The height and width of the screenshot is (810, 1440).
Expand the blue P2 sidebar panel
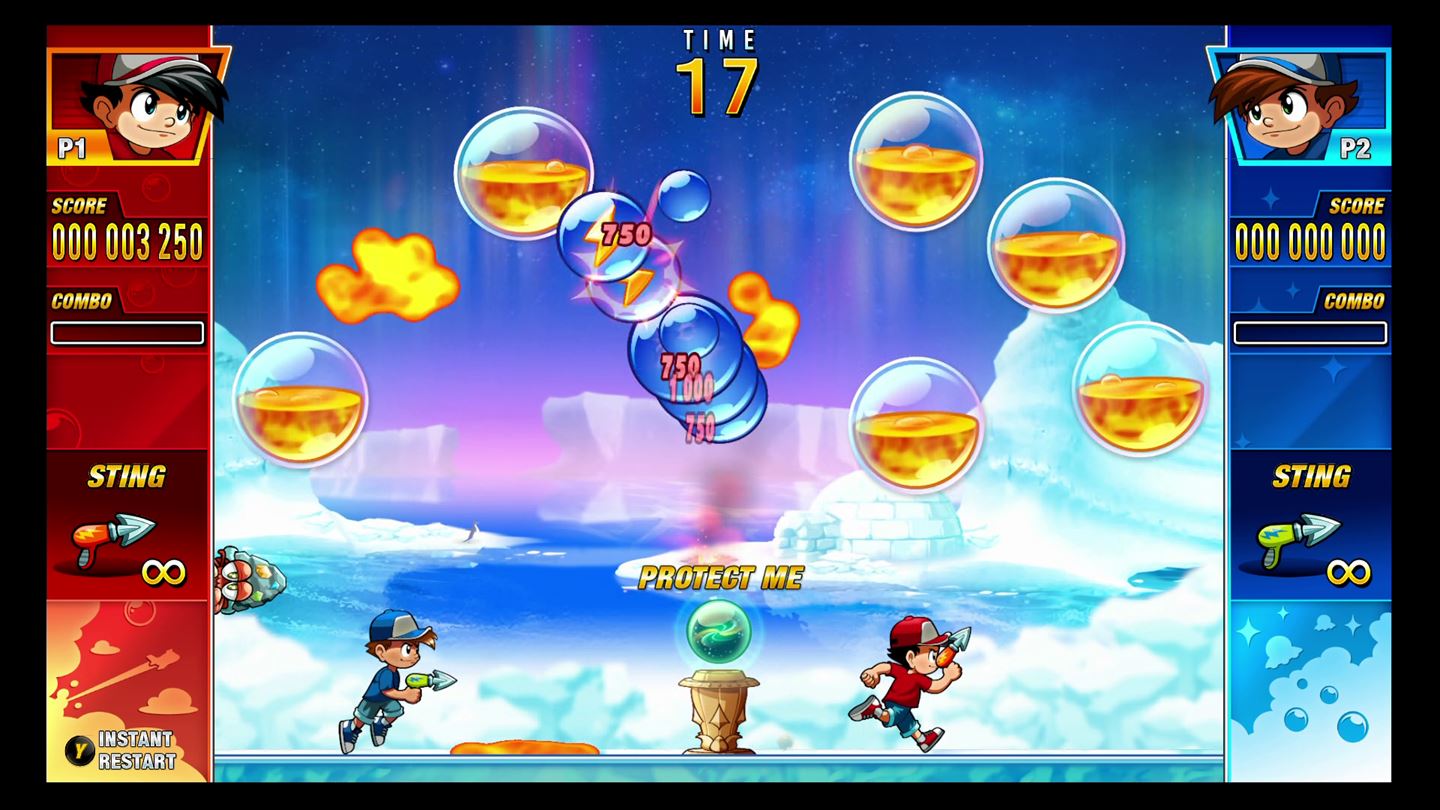tap(1311, 400)
